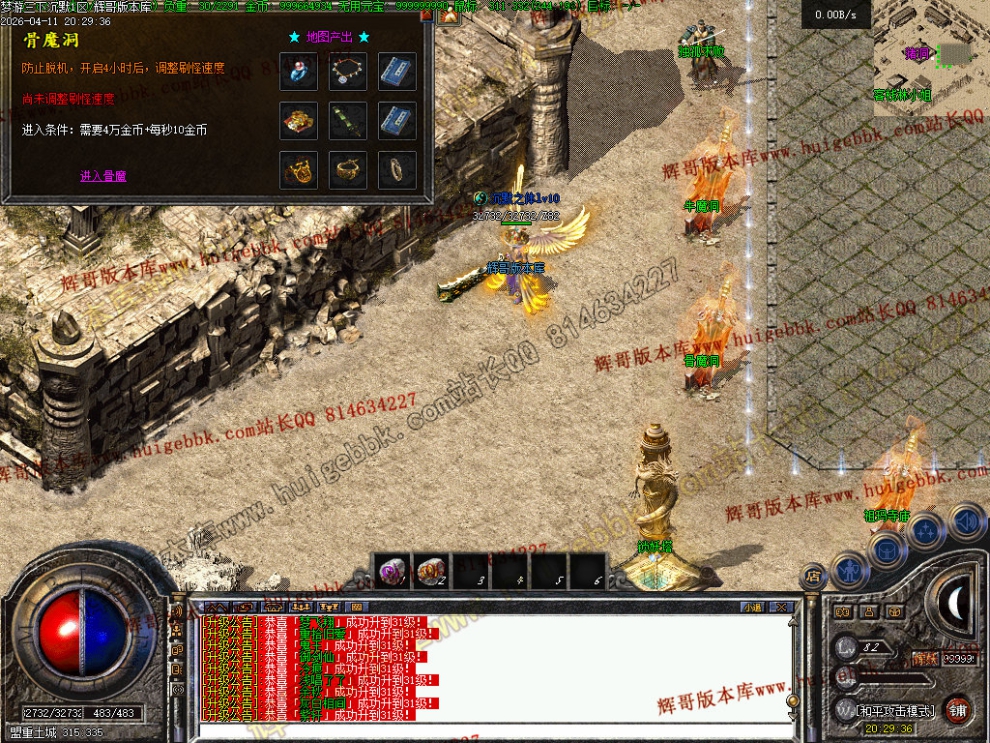The height and width of the screenshot is (743, 990).
Task: Click the 进入骨魔 link to enter the cave
Action: coord(103,176)
